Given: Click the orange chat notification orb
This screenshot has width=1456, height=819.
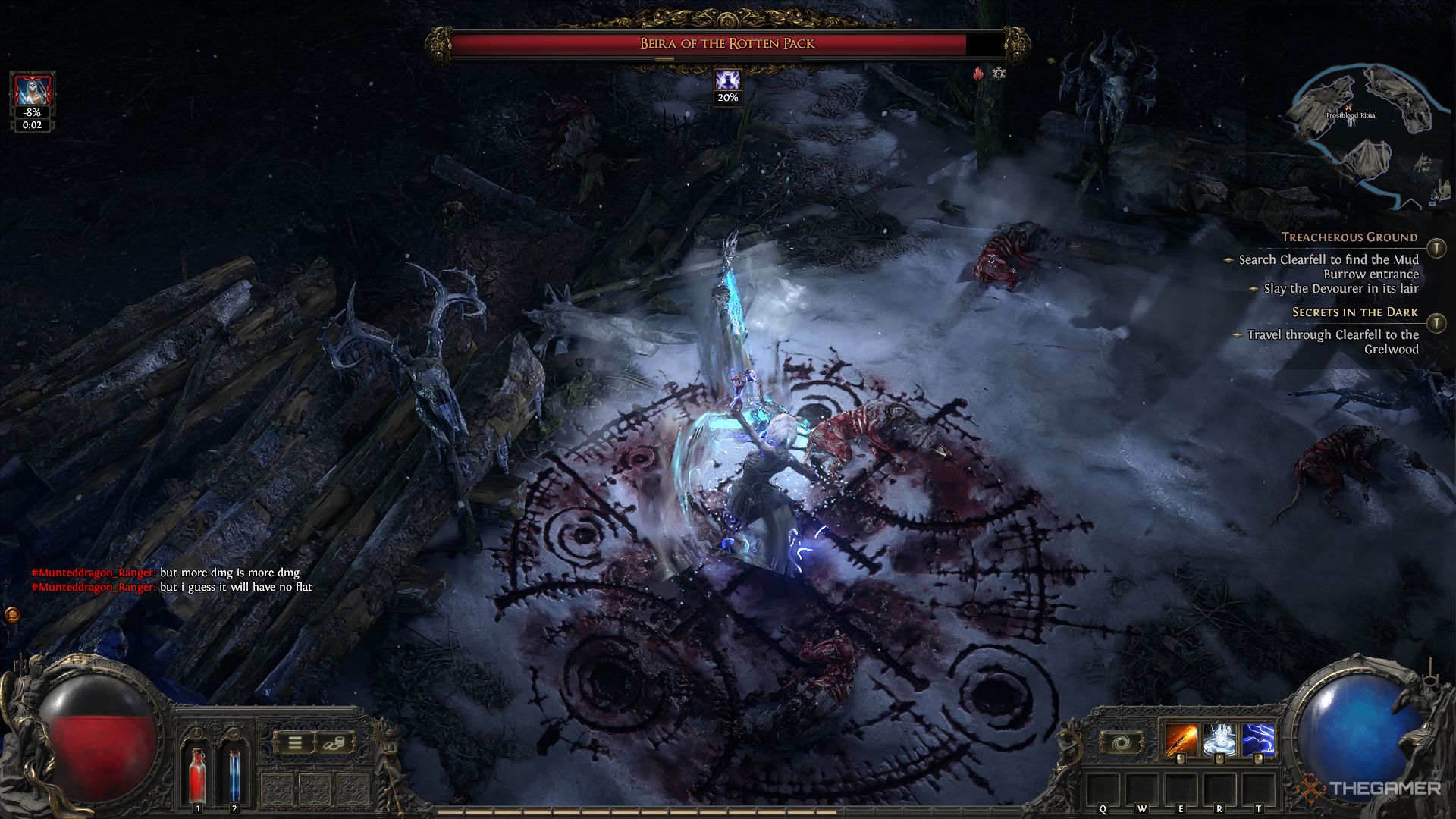Looking at the screenshot, I should point(12,614).
